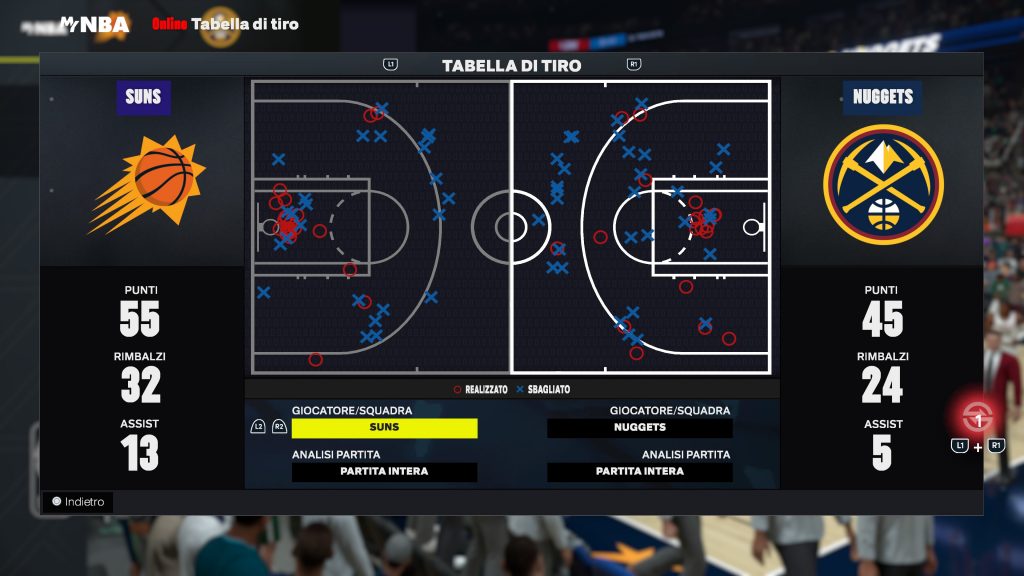Change the Partita Intera filter below SUNS
This screenshot has height=576, width=1024.
click(384, 472)
